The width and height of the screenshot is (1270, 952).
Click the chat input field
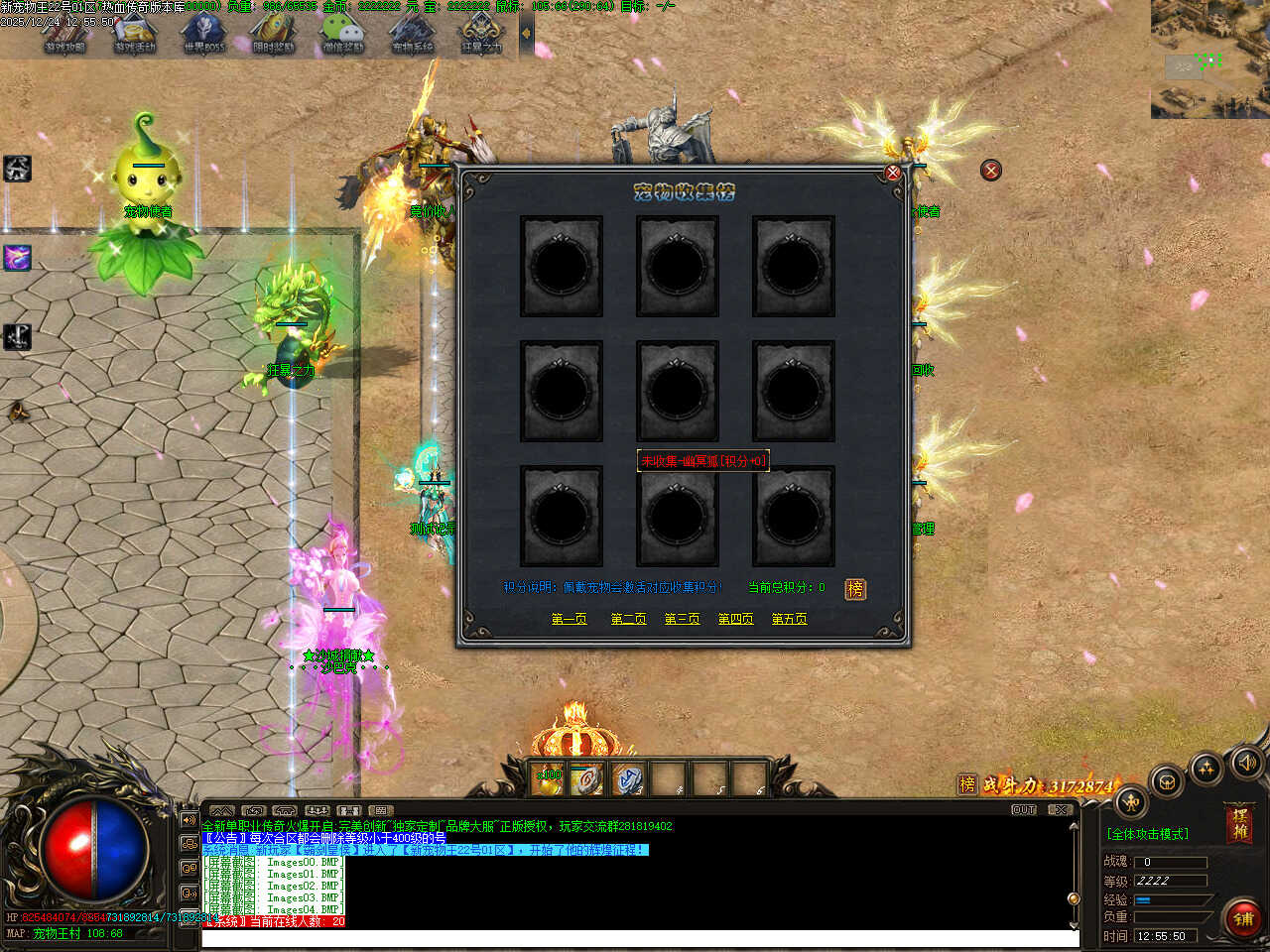[635, 938]
